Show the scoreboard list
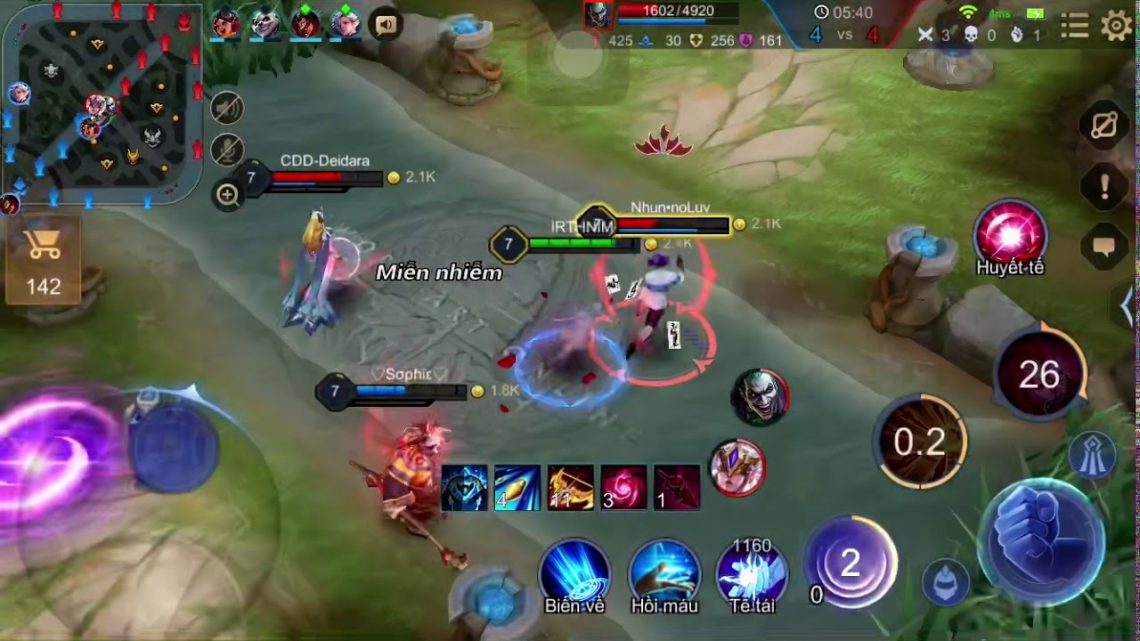Screen dimensions: 1140x641 click(x=1075, y=25)
